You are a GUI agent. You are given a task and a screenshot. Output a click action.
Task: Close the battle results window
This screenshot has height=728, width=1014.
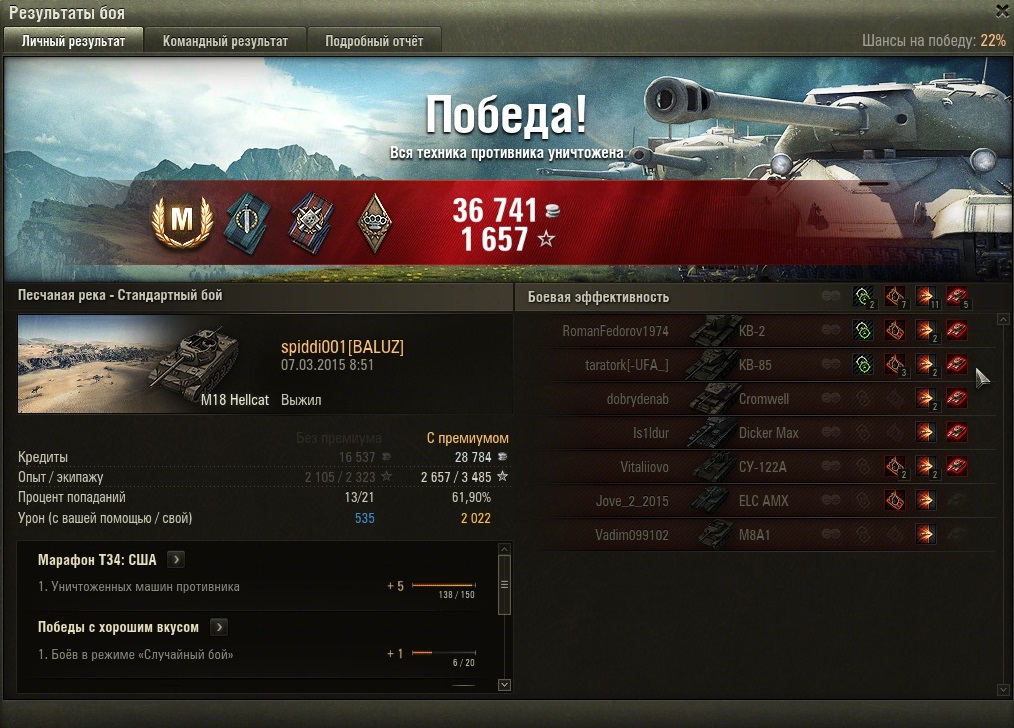[1002, 11]
